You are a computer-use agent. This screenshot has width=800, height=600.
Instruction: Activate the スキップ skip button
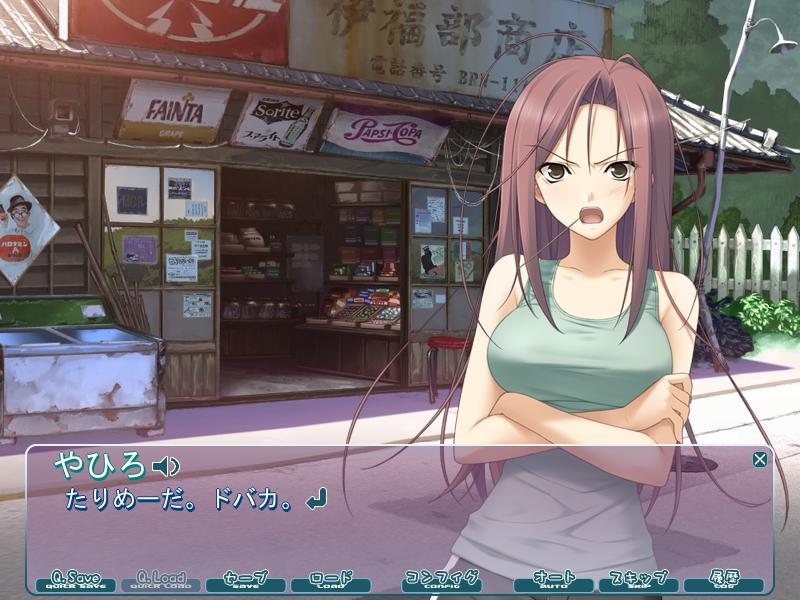[638, 580]
